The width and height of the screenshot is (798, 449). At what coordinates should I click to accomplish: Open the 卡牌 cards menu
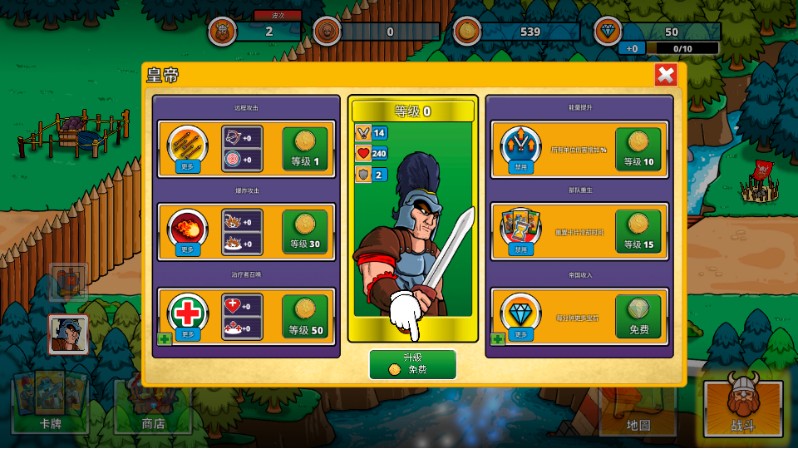coord(49,404)
